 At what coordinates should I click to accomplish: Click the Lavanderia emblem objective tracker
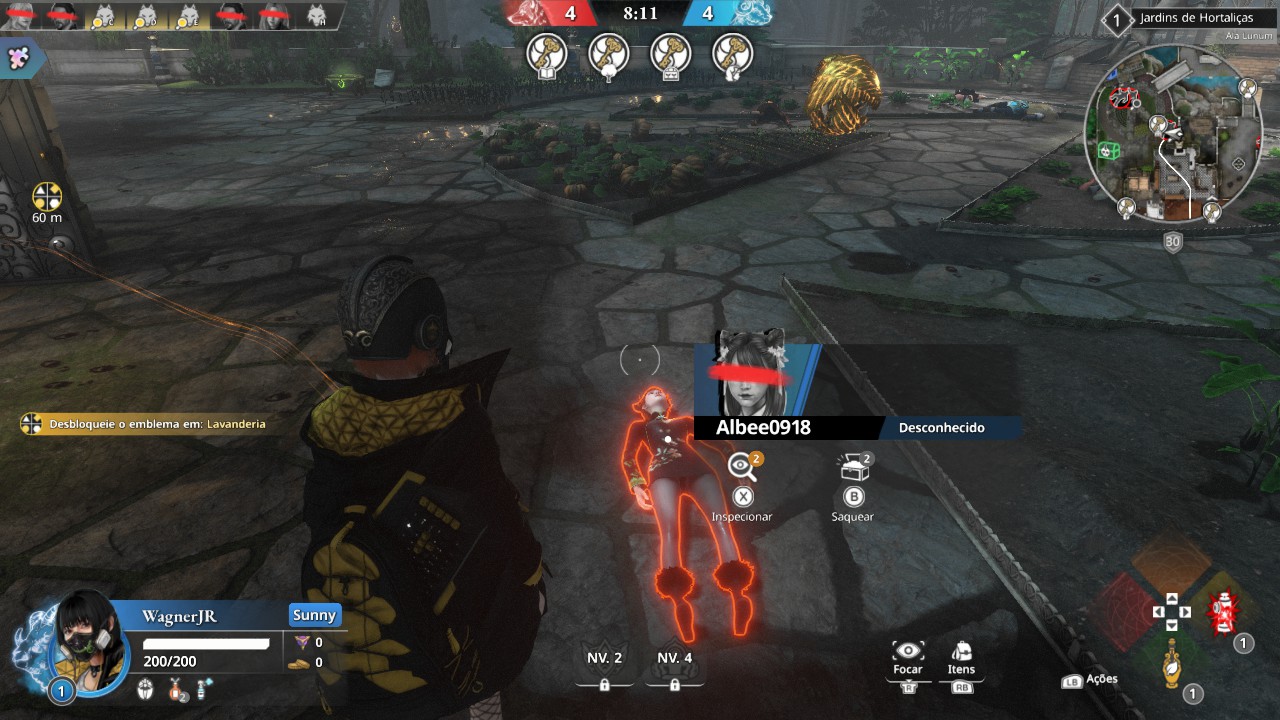pyautogui.click(x=147, y=424)
